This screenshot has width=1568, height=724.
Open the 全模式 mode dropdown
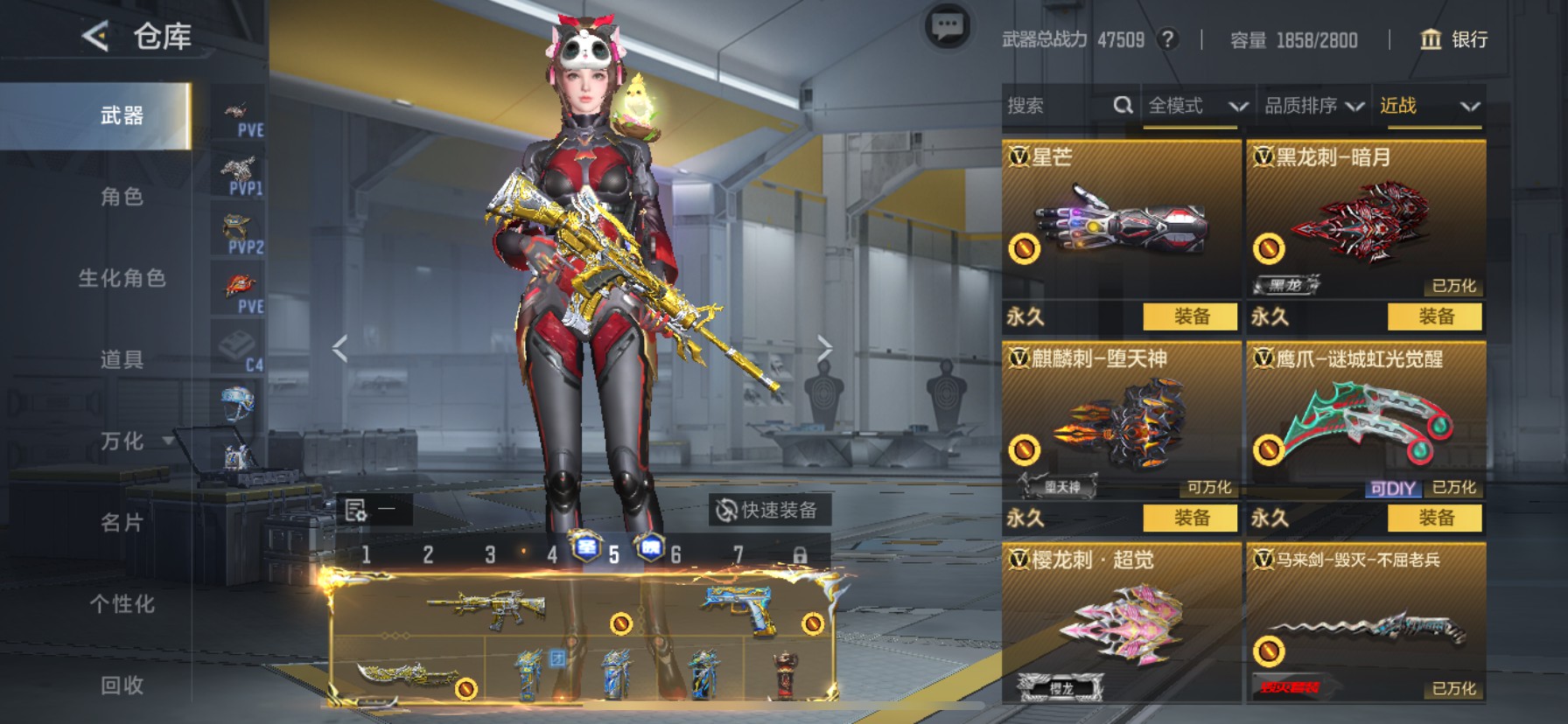point(1196,106)
